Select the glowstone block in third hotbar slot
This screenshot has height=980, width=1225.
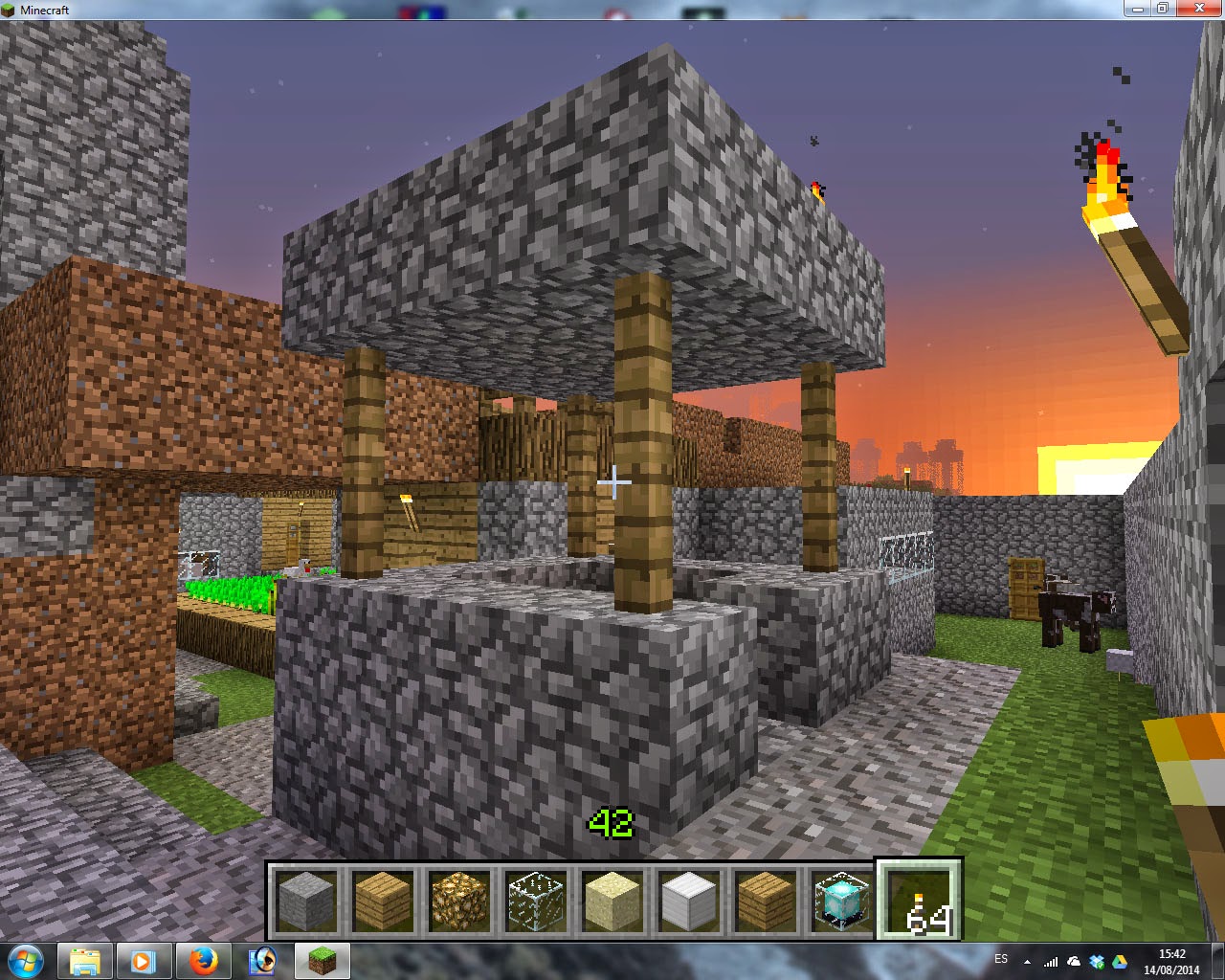point(459,900)
